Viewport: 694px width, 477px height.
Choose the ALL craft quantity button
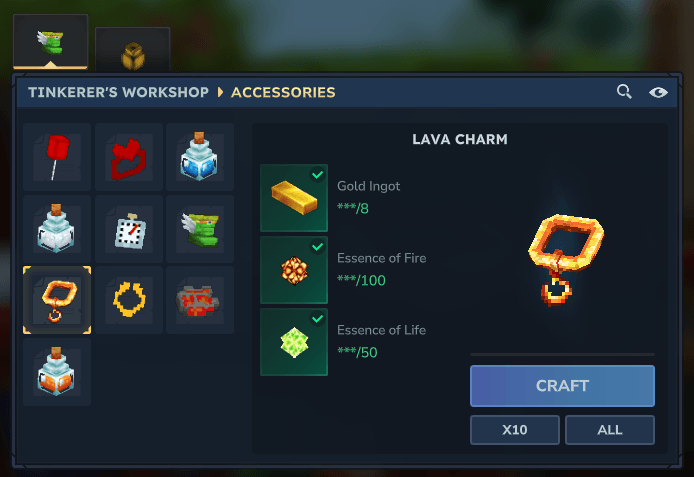coord(609,430)
